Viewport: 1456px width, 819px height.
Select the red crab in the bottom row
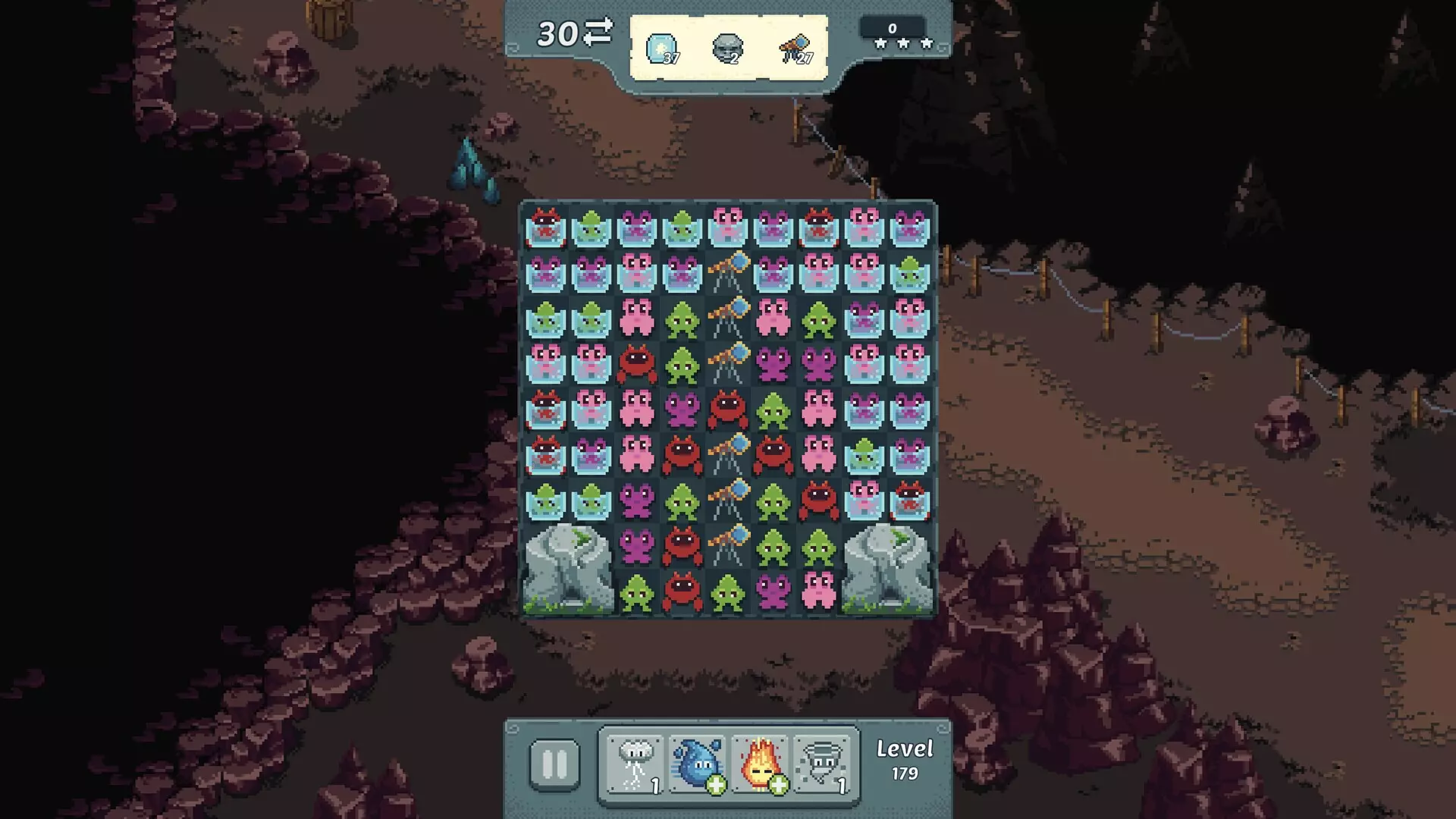pos(682,591)
